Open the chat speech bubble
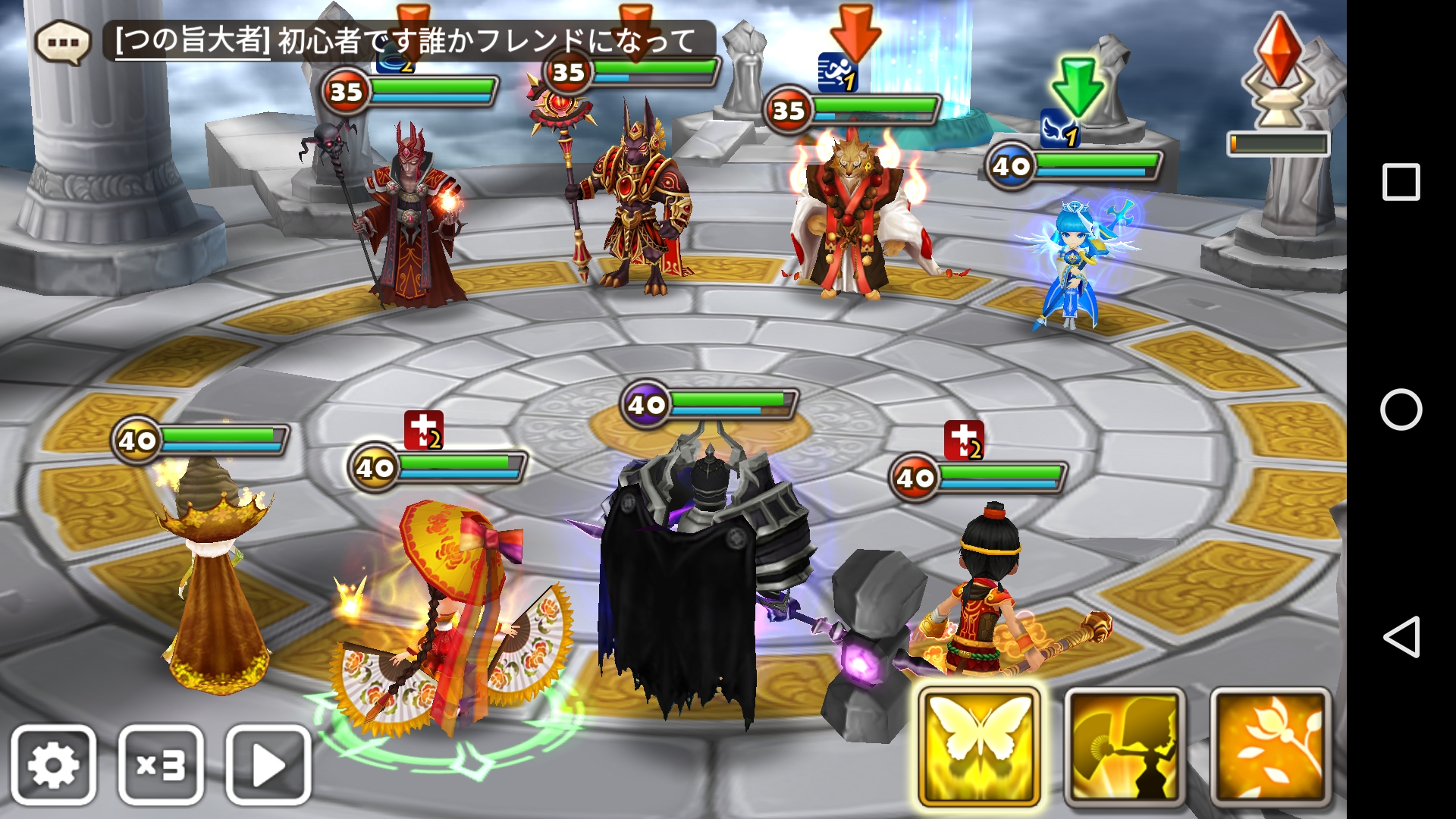 [63, 42]
